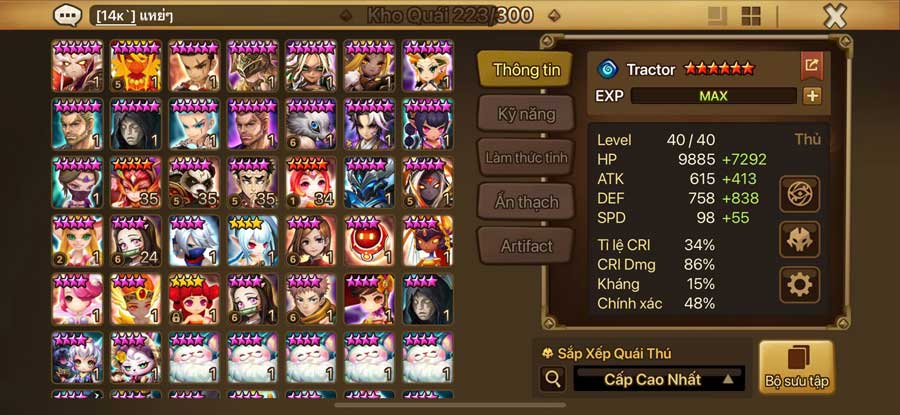Switch to the four-square grid view
Viewport: 900px width, 415px height.
[751, 16]
